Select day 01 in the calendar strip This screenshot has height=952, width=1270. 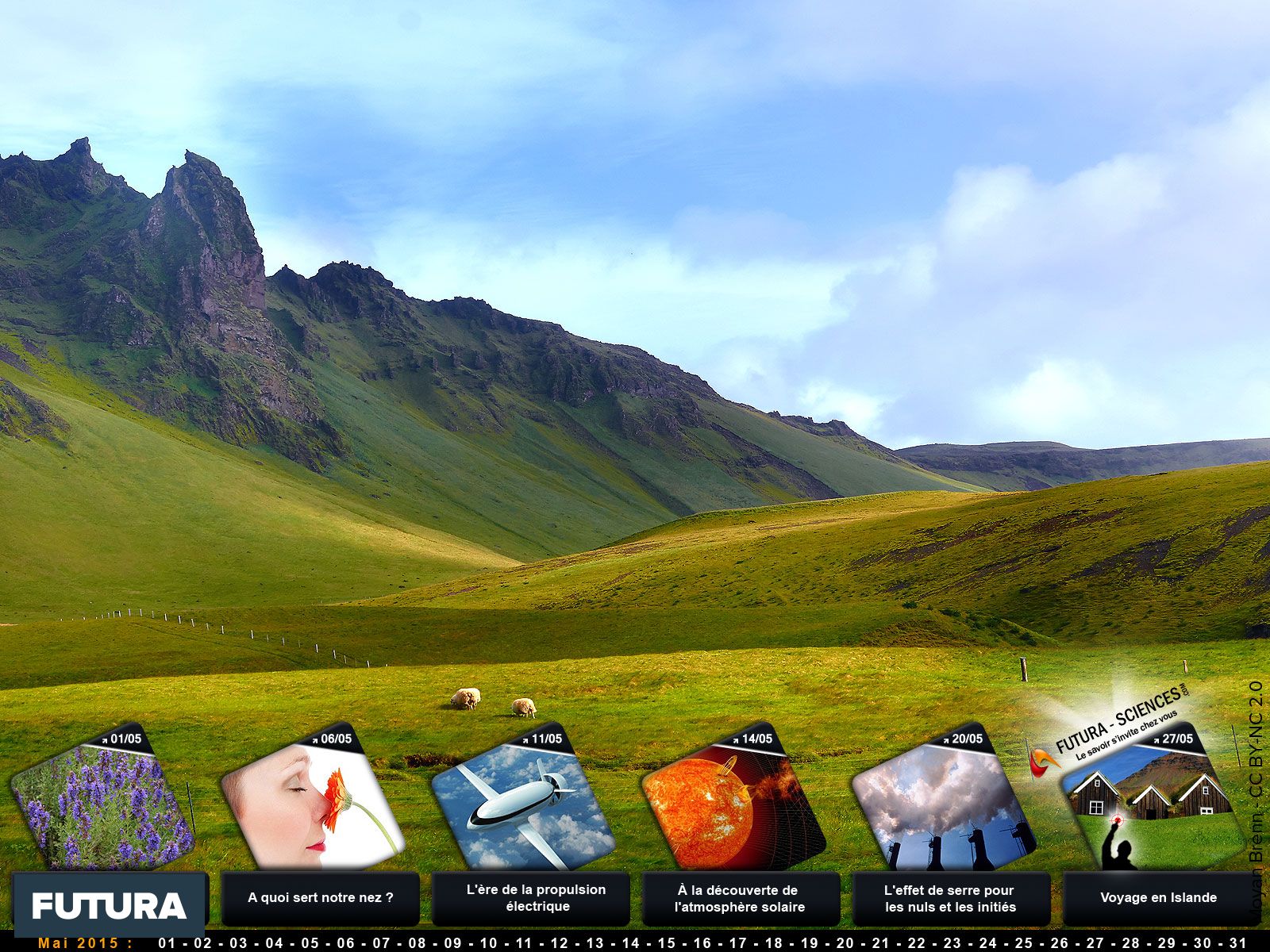coord(167,943)
